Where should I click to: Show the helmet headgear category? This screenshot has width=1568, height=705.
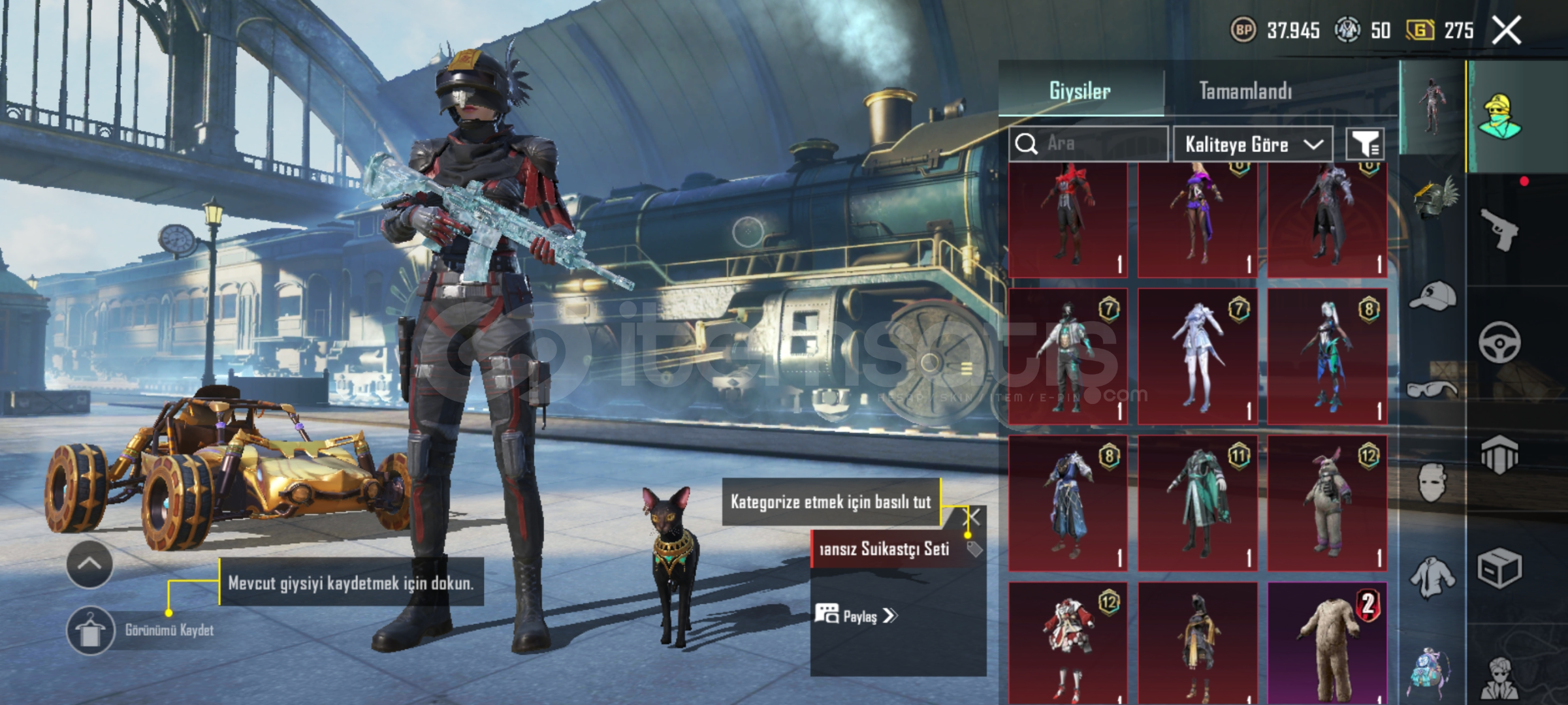(1432, 196)
